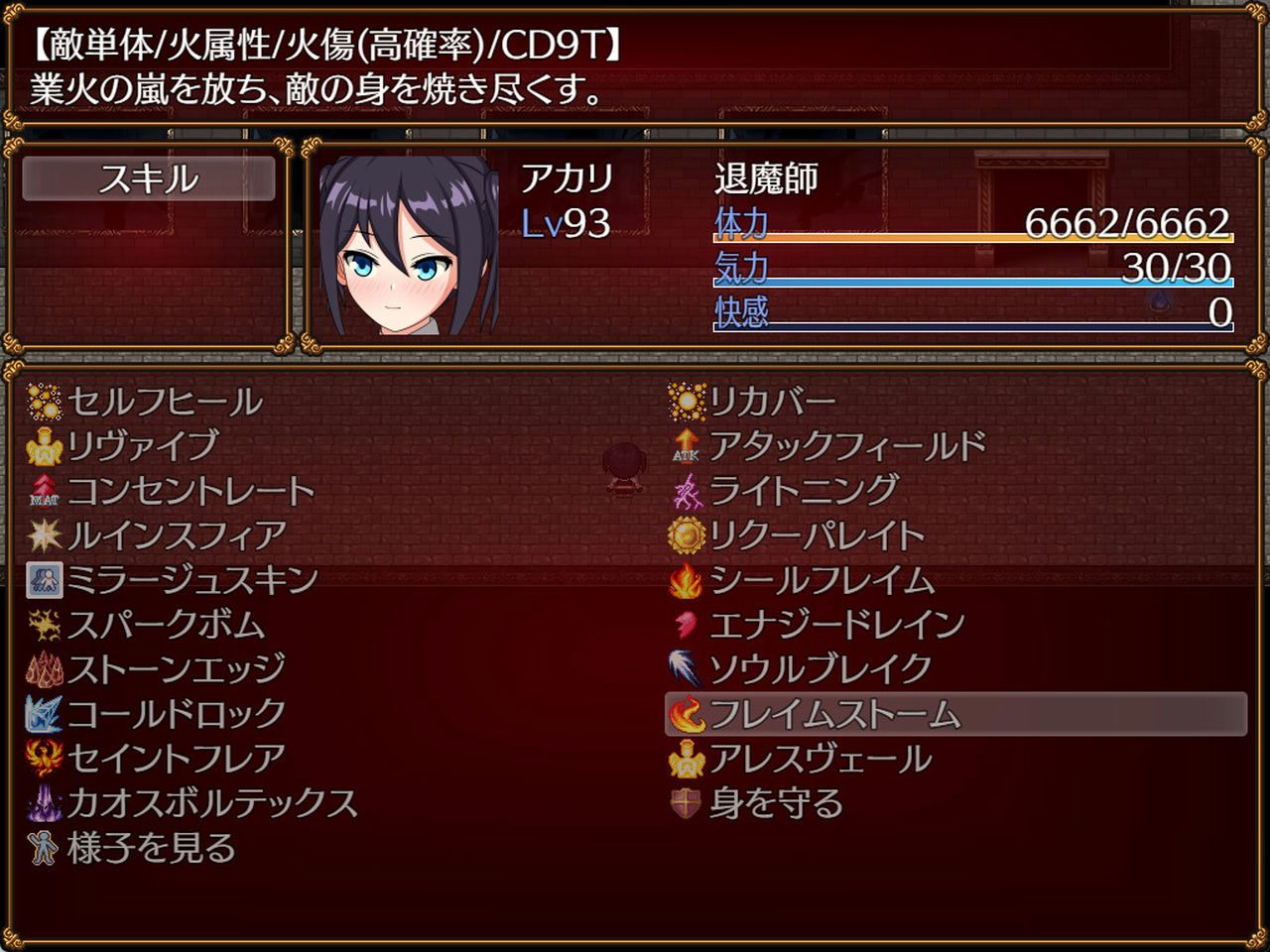
Task: Click the リヴァイブ angel icon
Action: [x=42, y=445]
